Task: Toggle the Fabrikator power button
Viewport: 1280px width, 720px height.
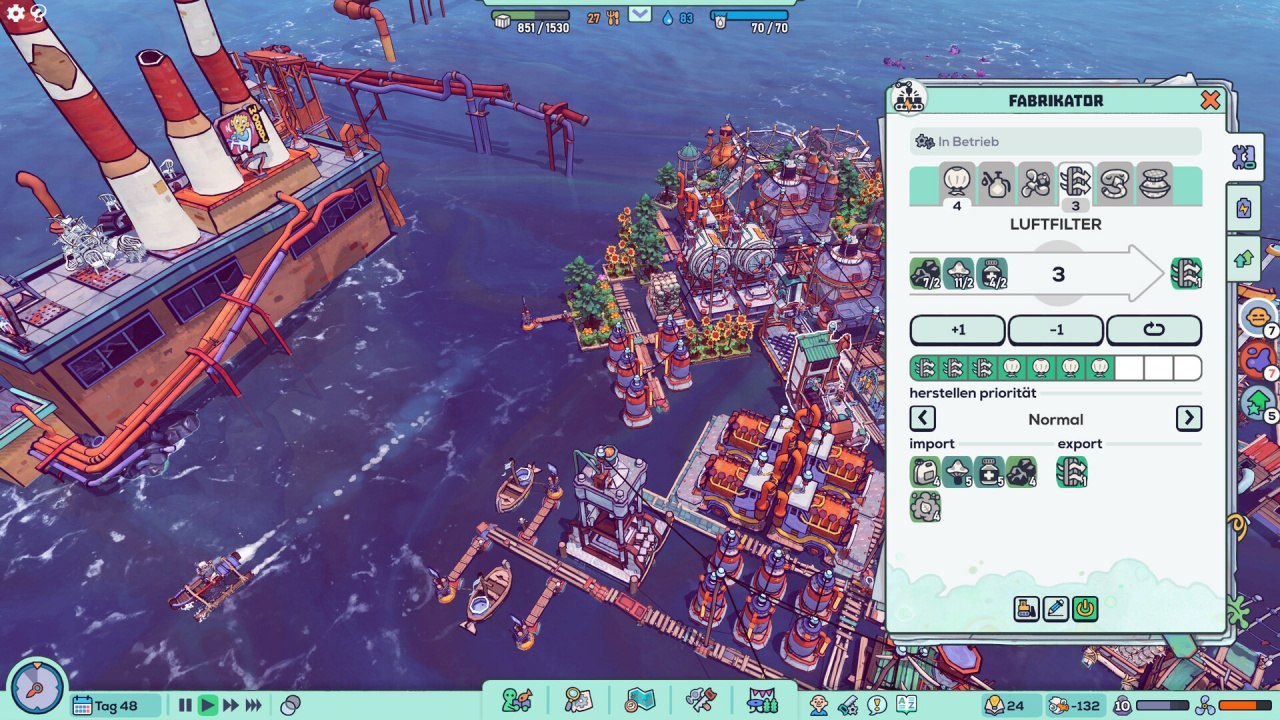Action: [1085, 608]
